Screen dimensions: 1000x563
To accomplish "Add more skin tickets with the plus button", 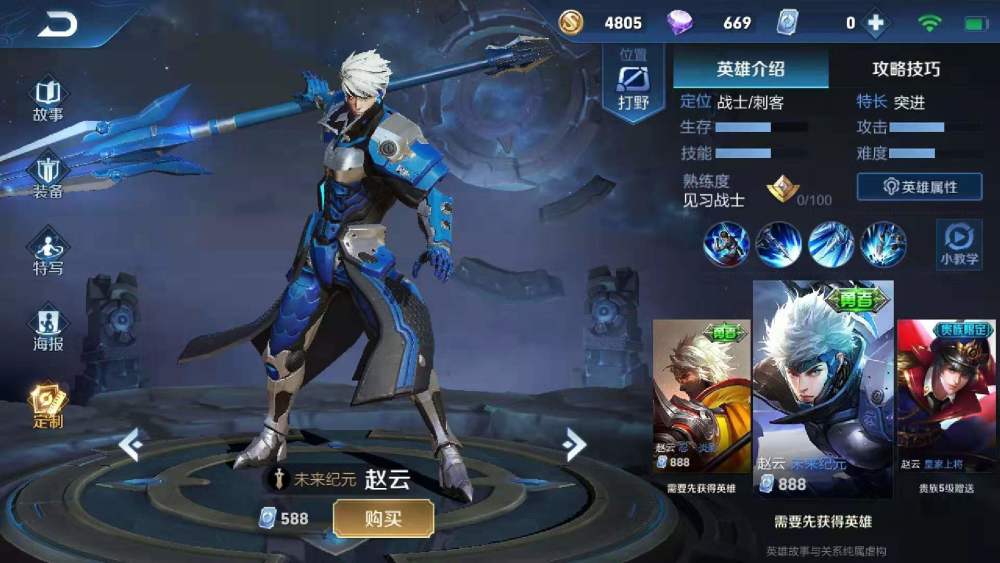I will [x=876, y=23].
